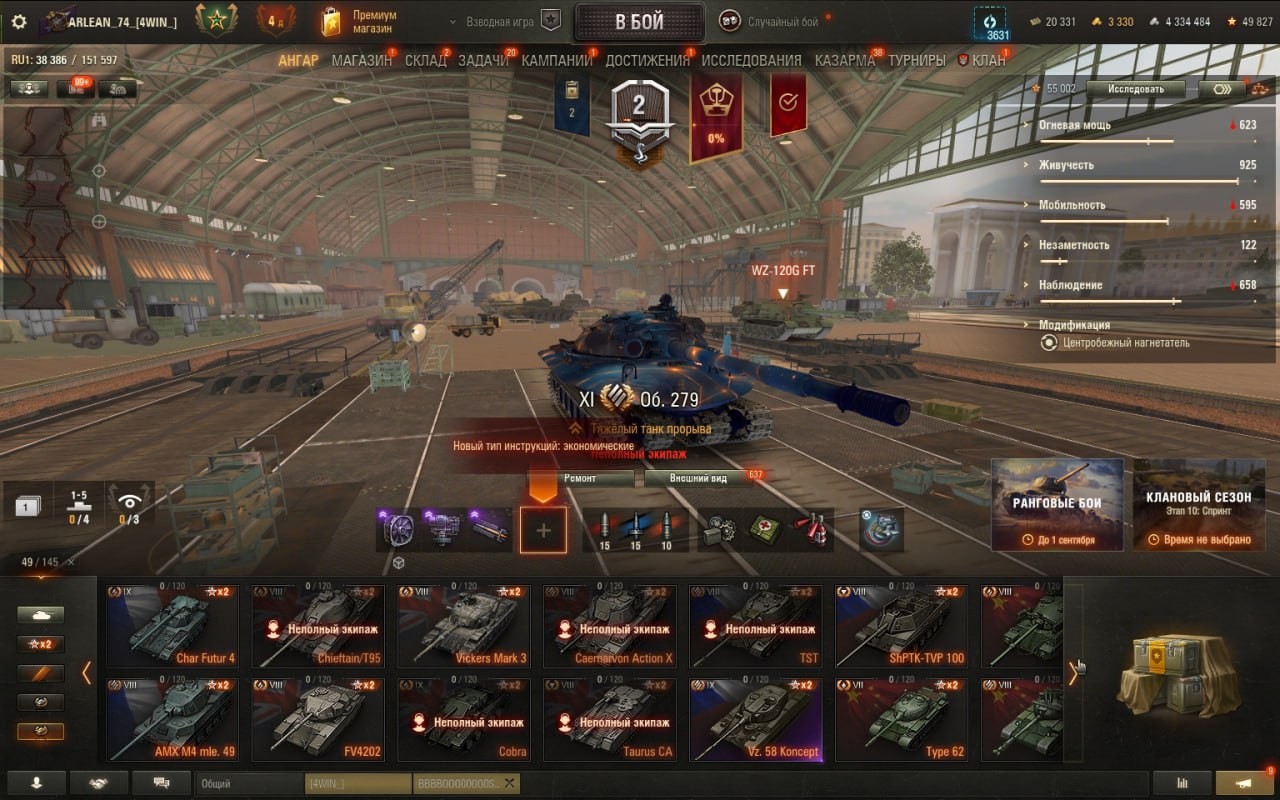
Task: Click the empty plus equipment slot
Action: (543, 530)
